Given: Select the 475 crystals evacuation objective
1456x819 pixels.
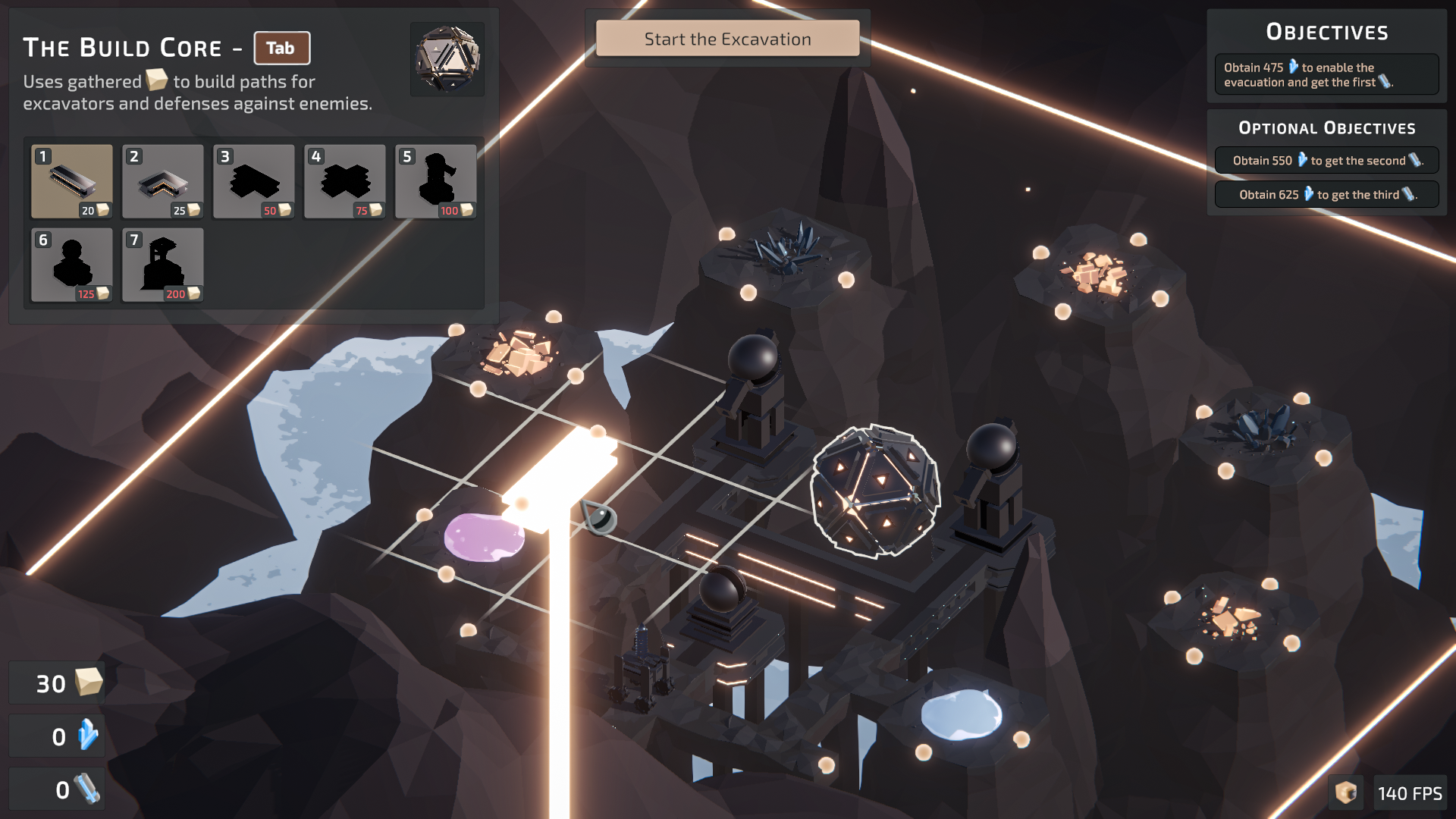Looking at the screenshot, I should (x=1326, y=74).
